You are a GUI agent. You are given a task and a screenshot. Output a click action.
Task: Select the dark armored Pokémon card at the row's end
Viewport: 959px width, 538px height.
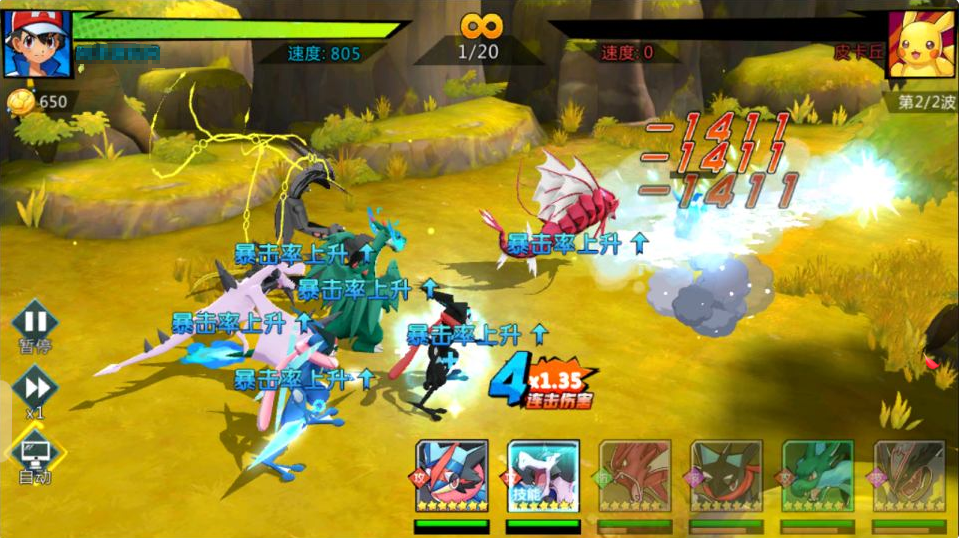pyautogui.click(x=909, y=476)
